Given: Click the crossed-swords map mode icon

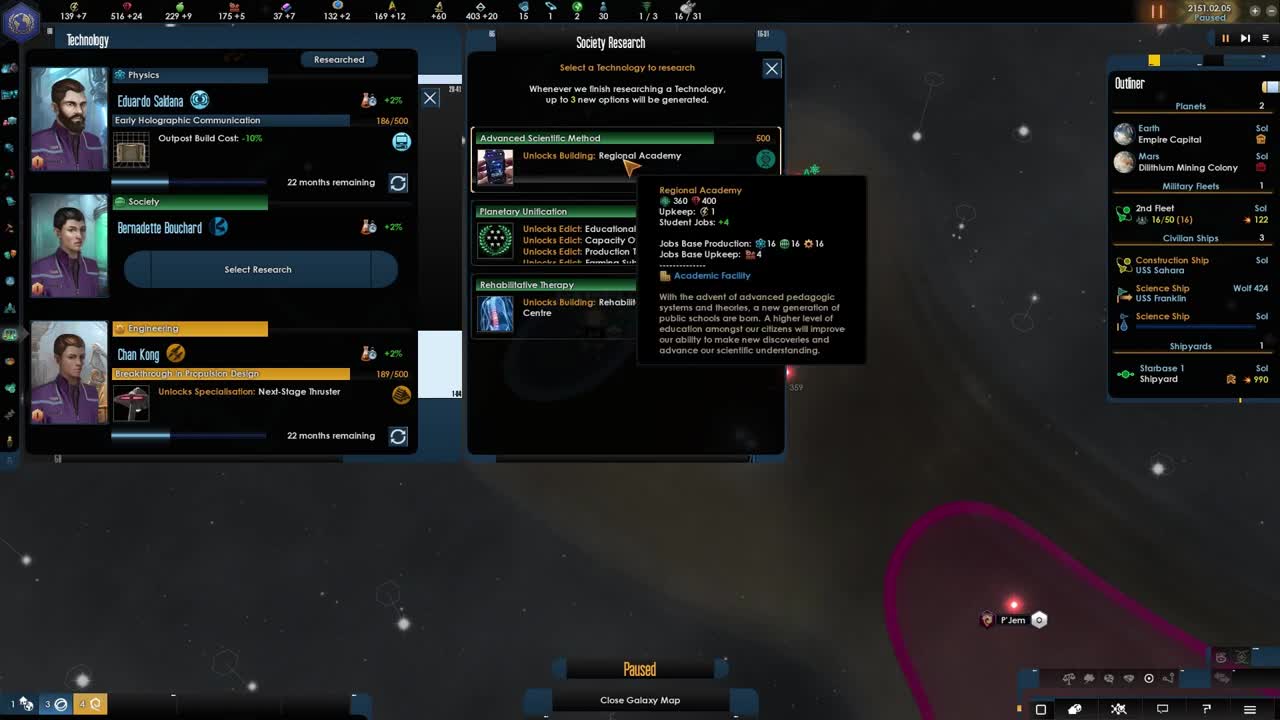Looking at the screenshot, I should point(1118,708).
